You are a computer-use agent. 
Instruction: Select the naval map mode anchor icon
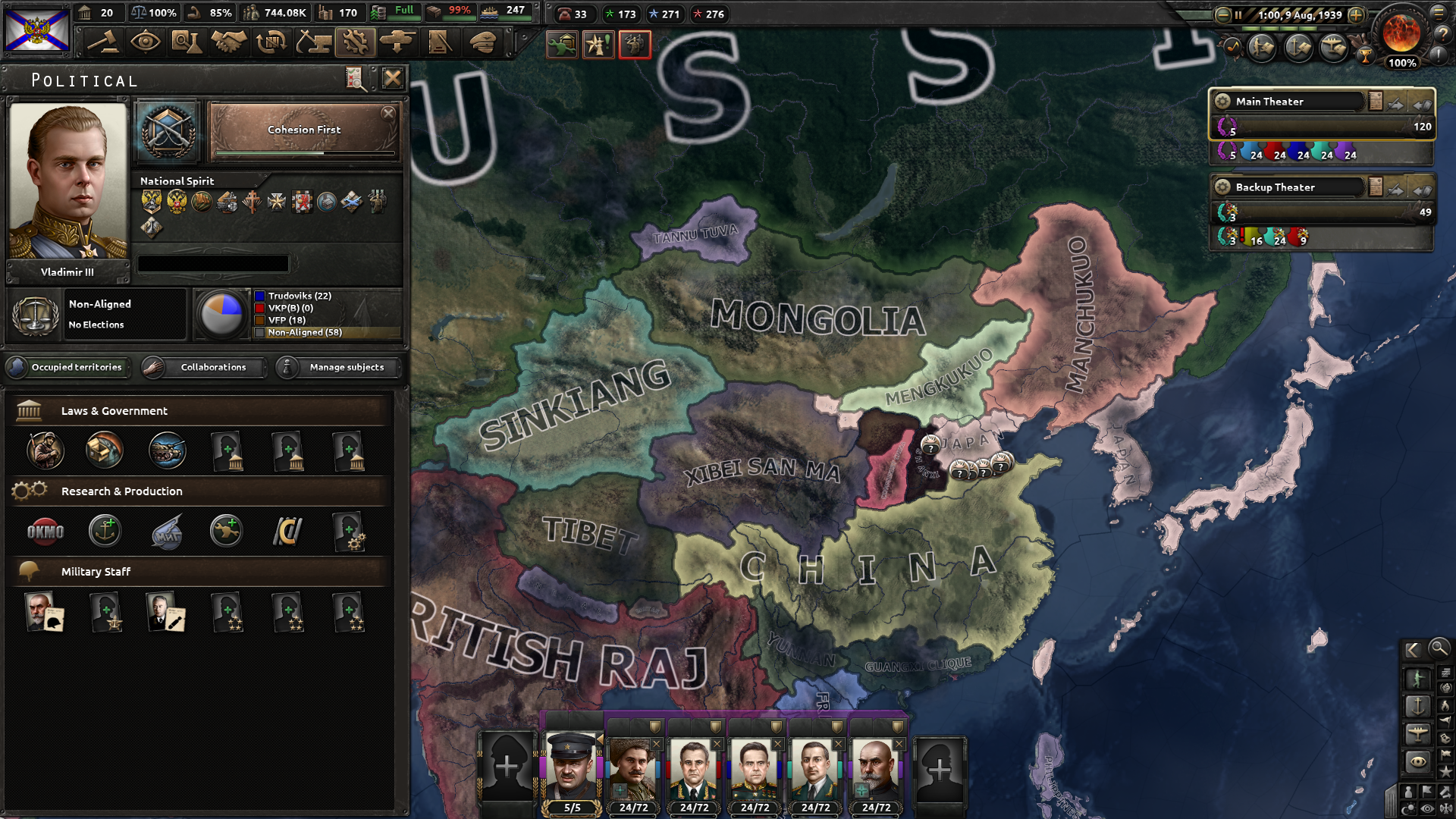tap(1418, 705)
